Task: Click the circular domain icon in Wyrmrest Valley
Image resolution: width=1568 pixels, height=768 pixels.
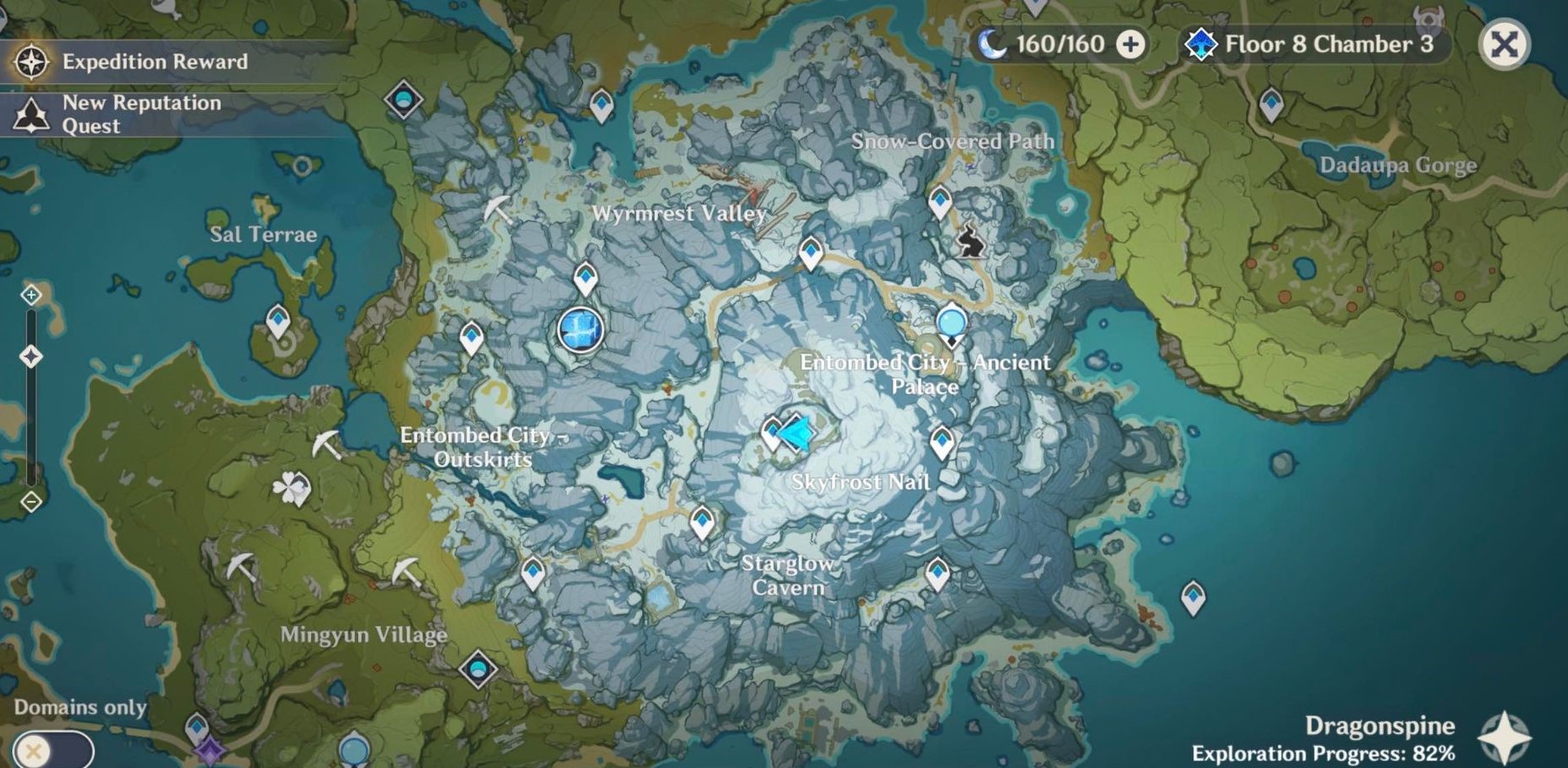Action: (580, 331)
